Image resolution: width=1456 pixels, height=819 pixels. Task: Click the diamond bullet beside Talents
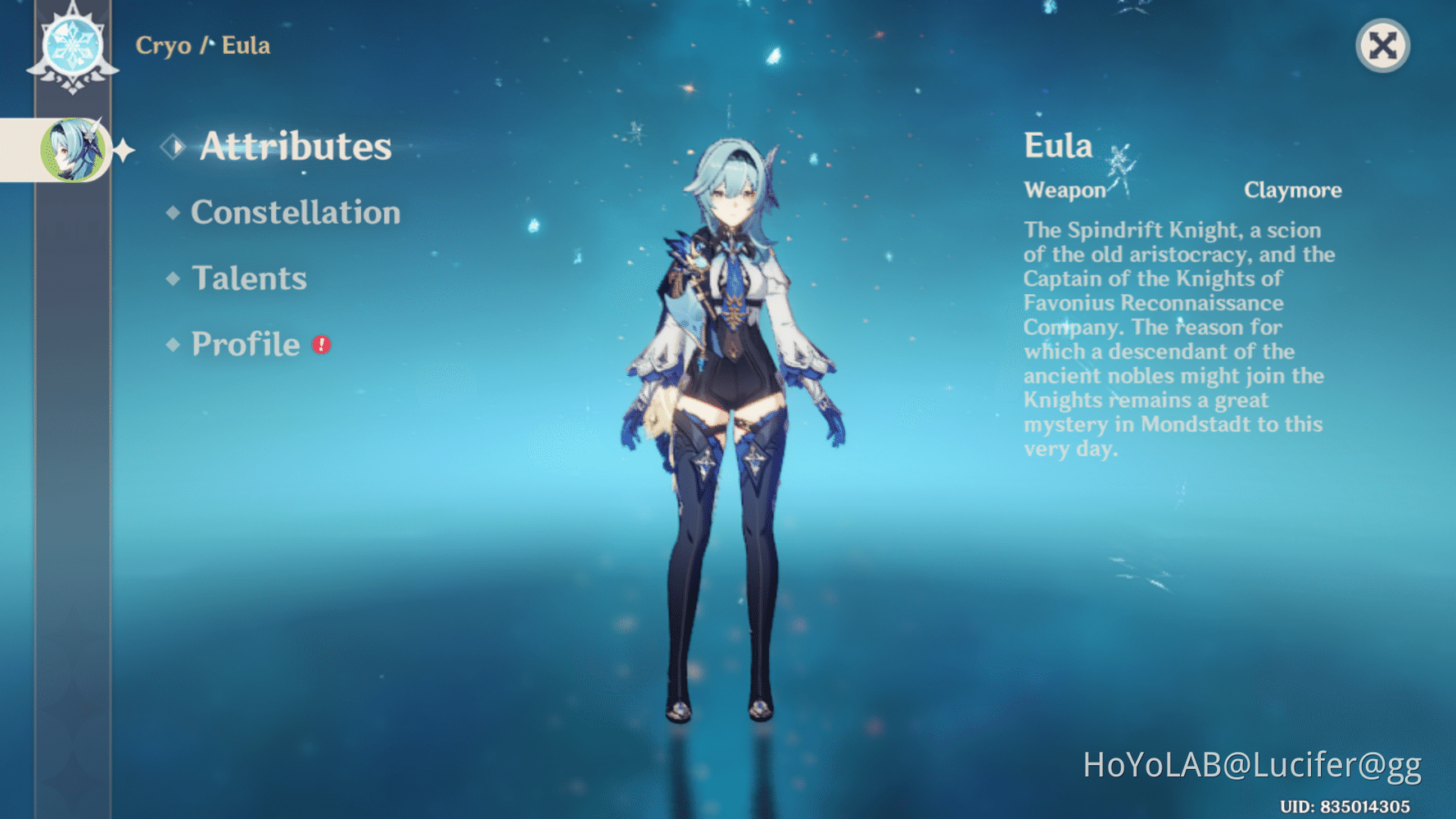coord(172,278)
